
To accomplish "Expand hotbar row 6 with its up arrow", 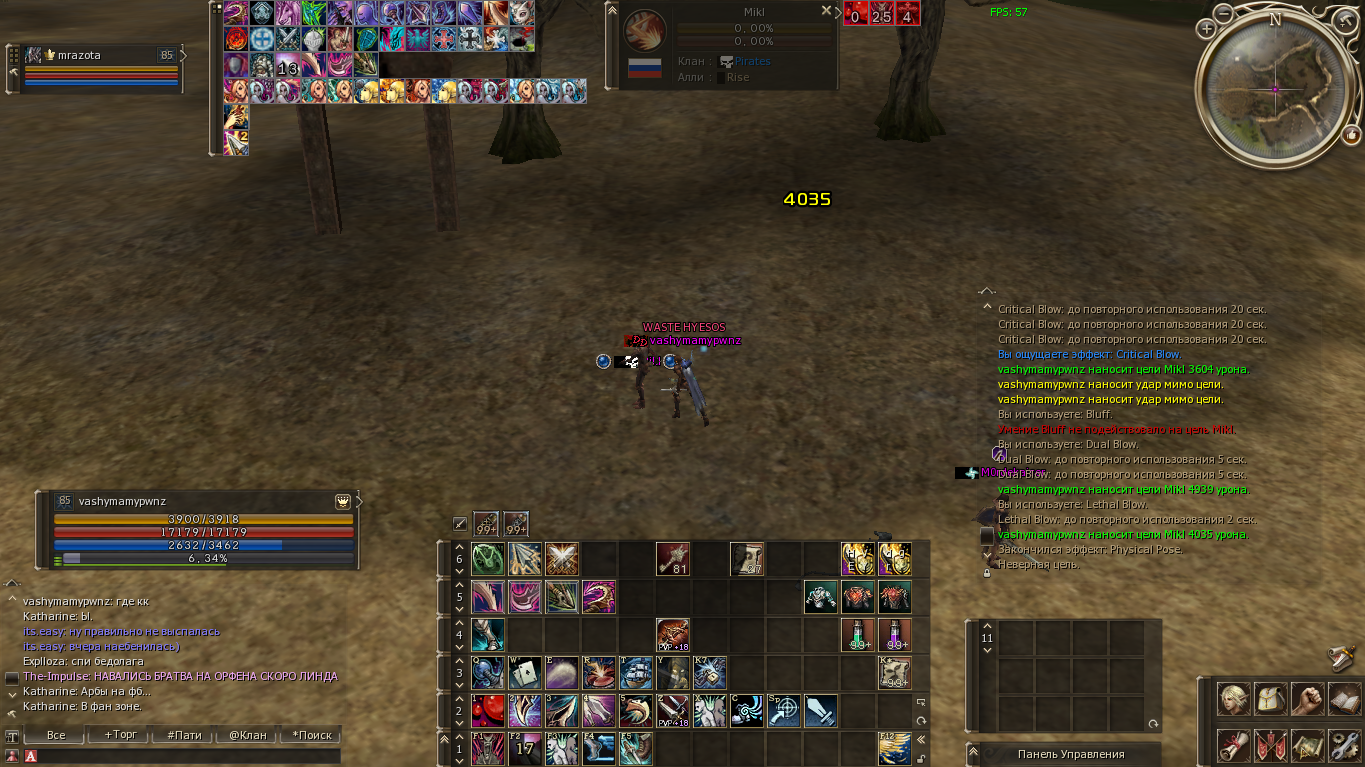I will tap(458, 548).
